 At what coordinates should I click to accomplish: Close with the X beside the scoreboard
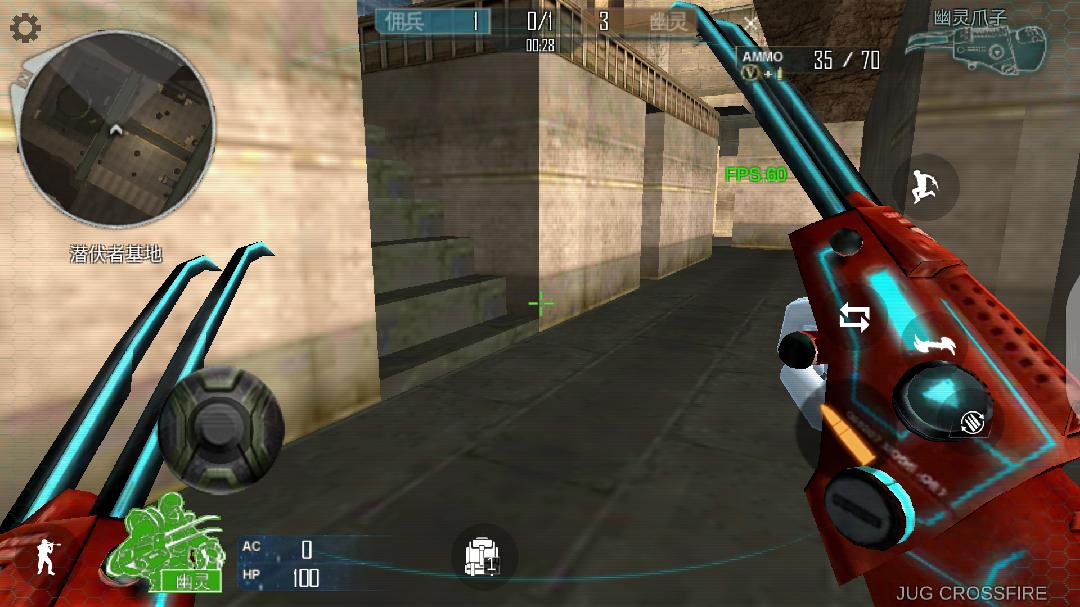click(x=751, y=23)
